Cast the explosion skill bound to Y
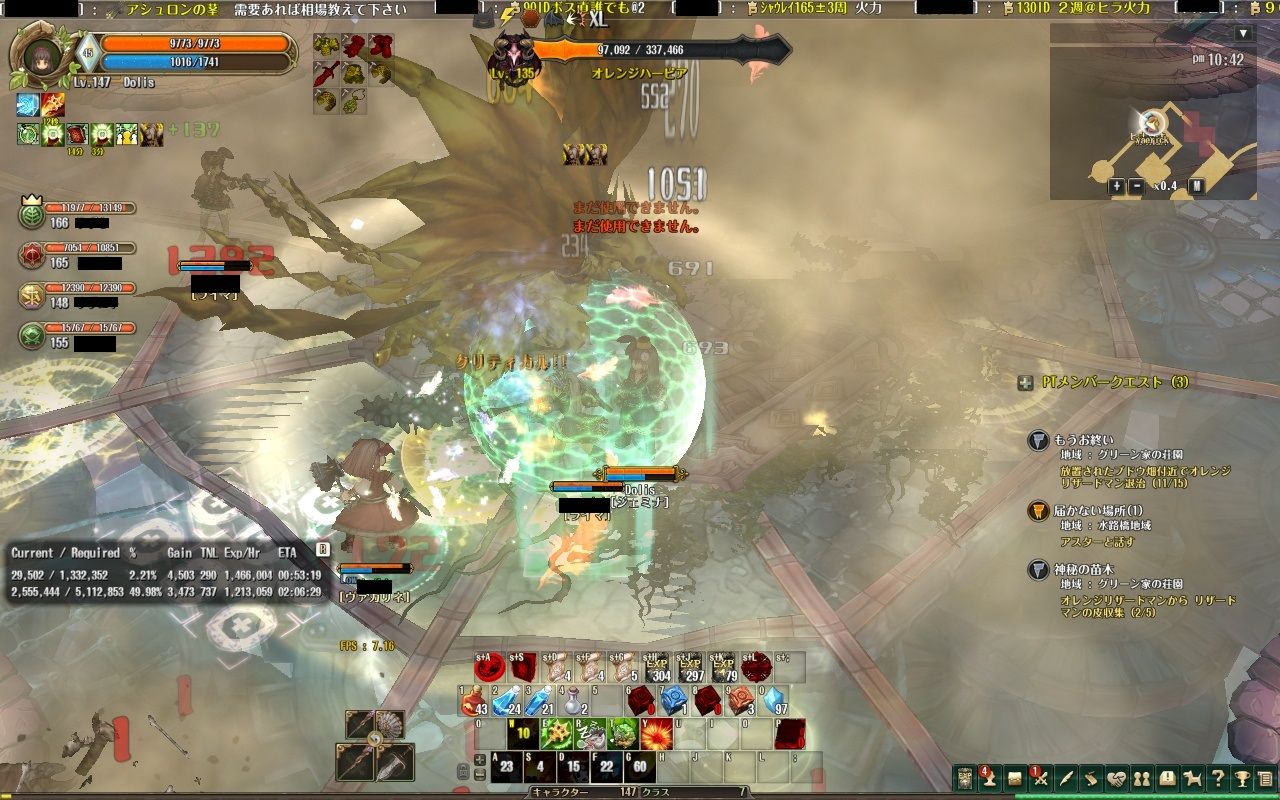 (x=656, y=734)
